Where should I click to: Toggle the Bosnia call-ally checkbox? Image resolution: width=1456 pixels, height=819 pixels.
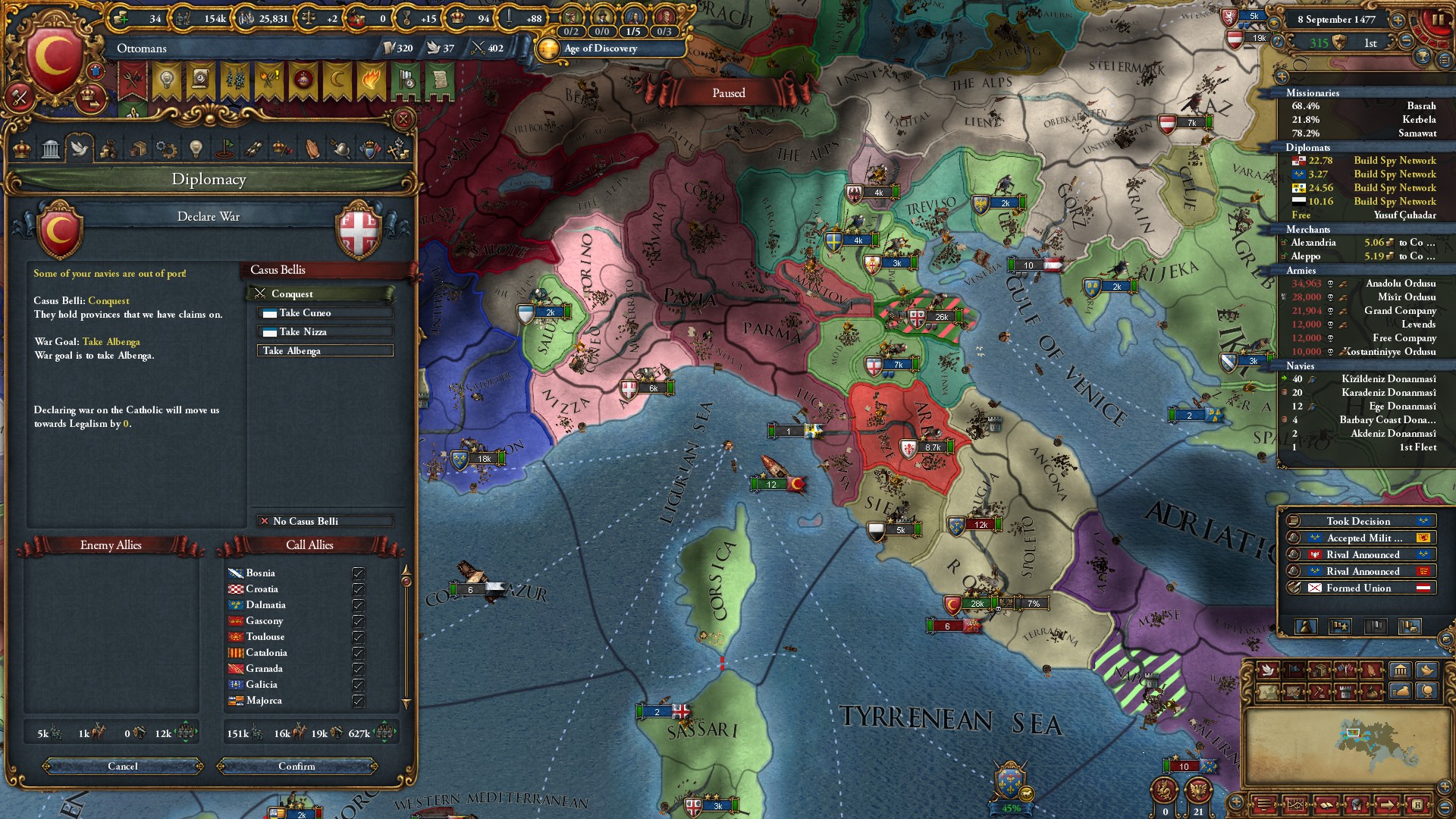tap(358, 573)
